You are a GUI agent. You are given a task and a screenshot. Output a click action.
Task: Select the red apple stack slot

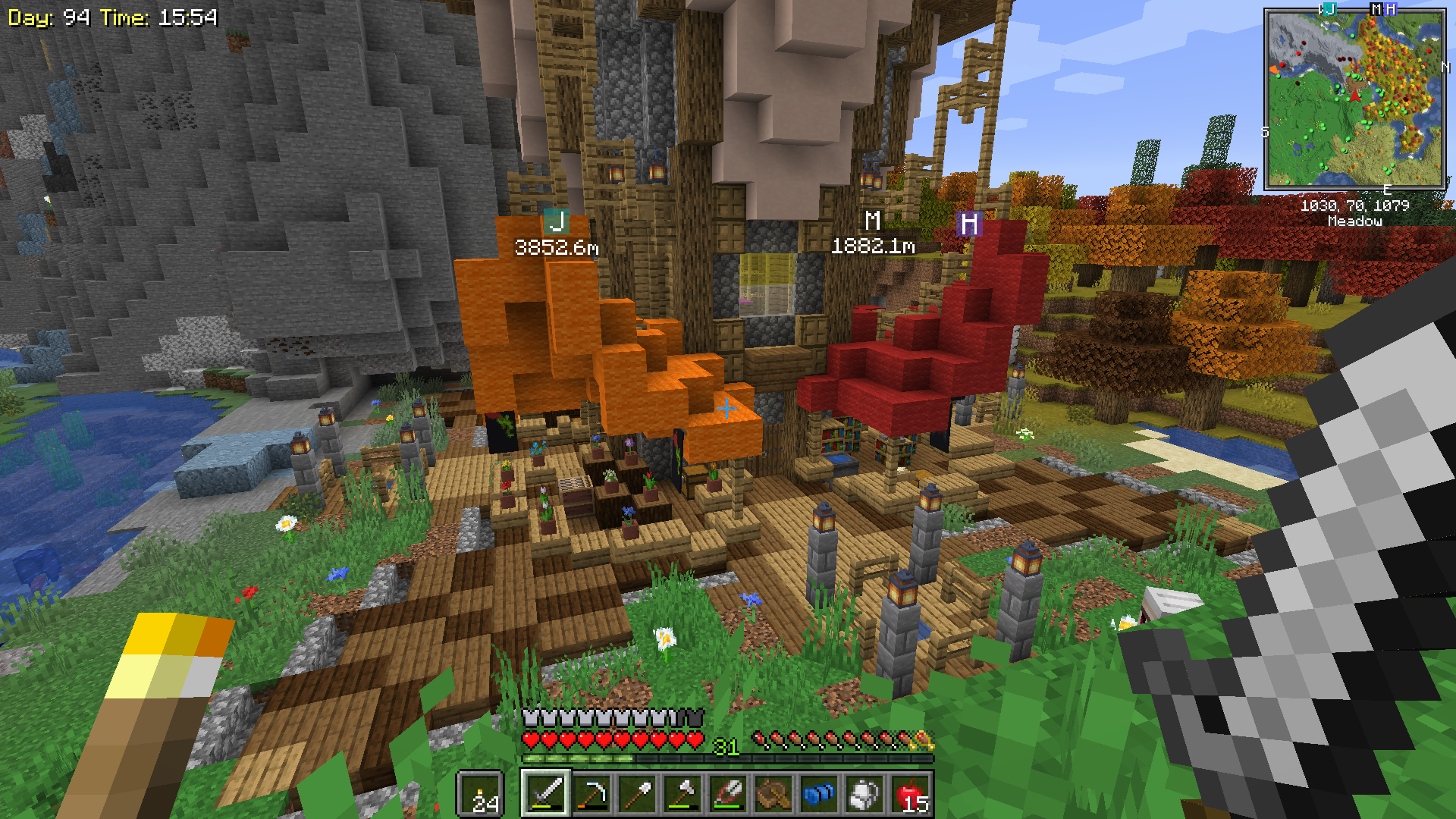point(911,794)
